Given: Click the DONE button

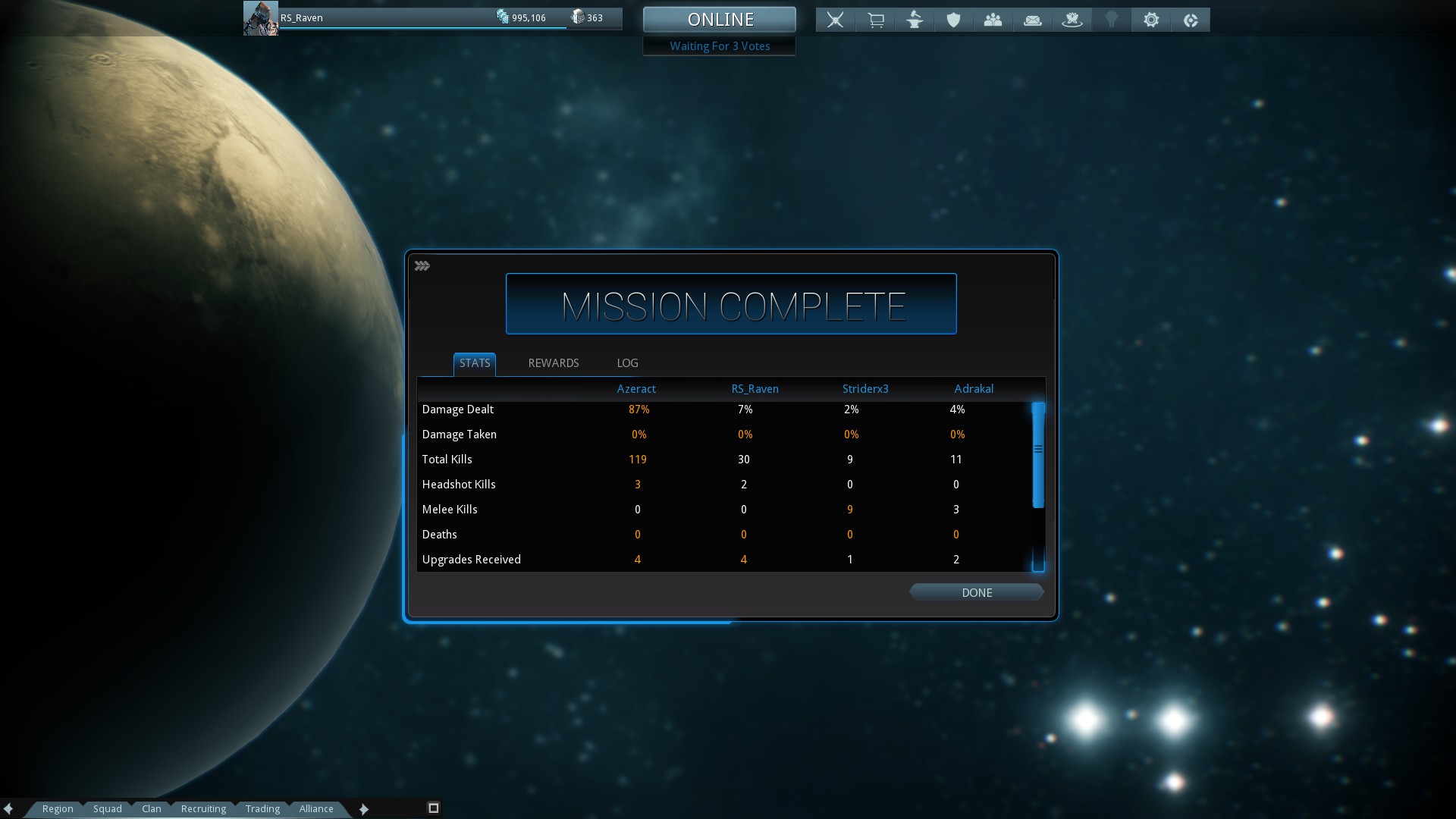Looking at the screenshot, I should click(976, 592).
